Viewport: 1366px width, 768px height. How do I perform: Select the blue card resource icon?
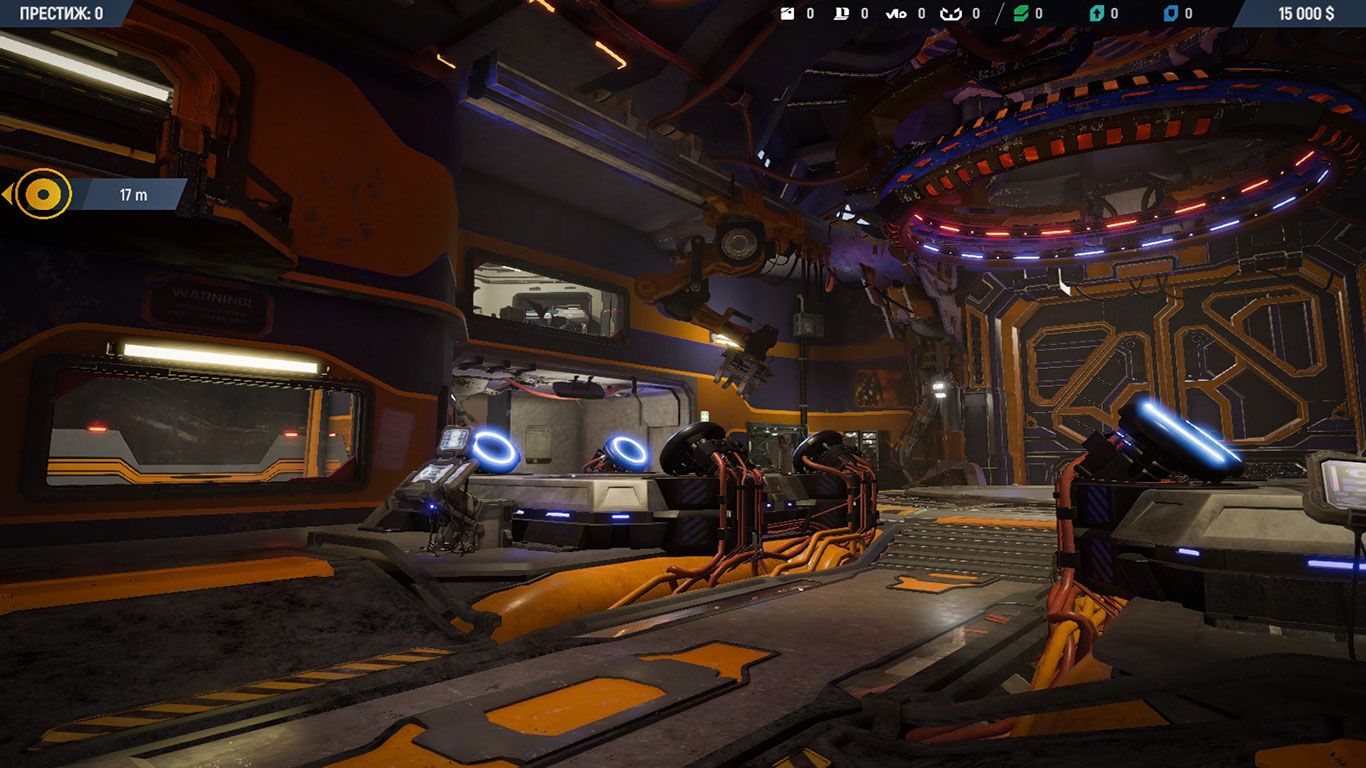point(1171,14)
